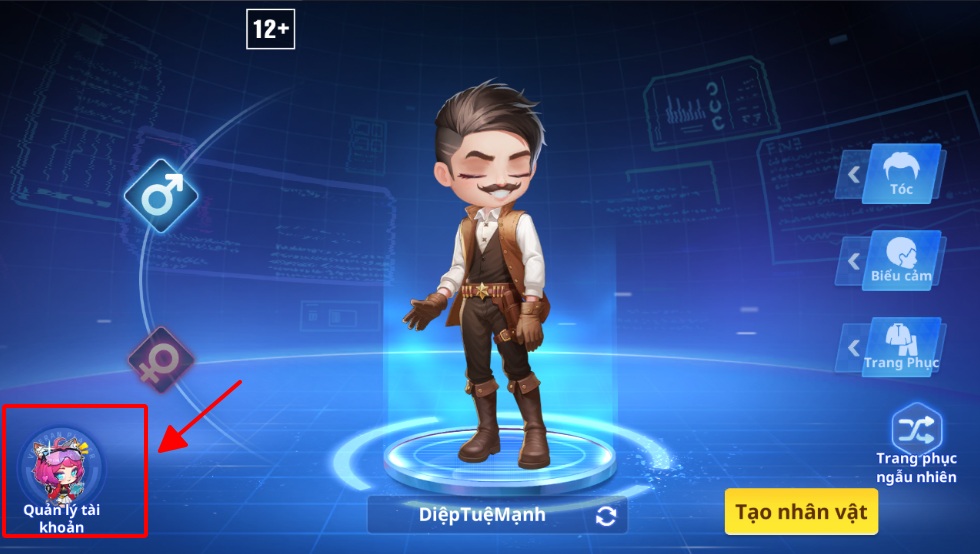Screen dimensions: 980x554
Task: Click the left arrow beside Tóc
Action: pos(853,175)
